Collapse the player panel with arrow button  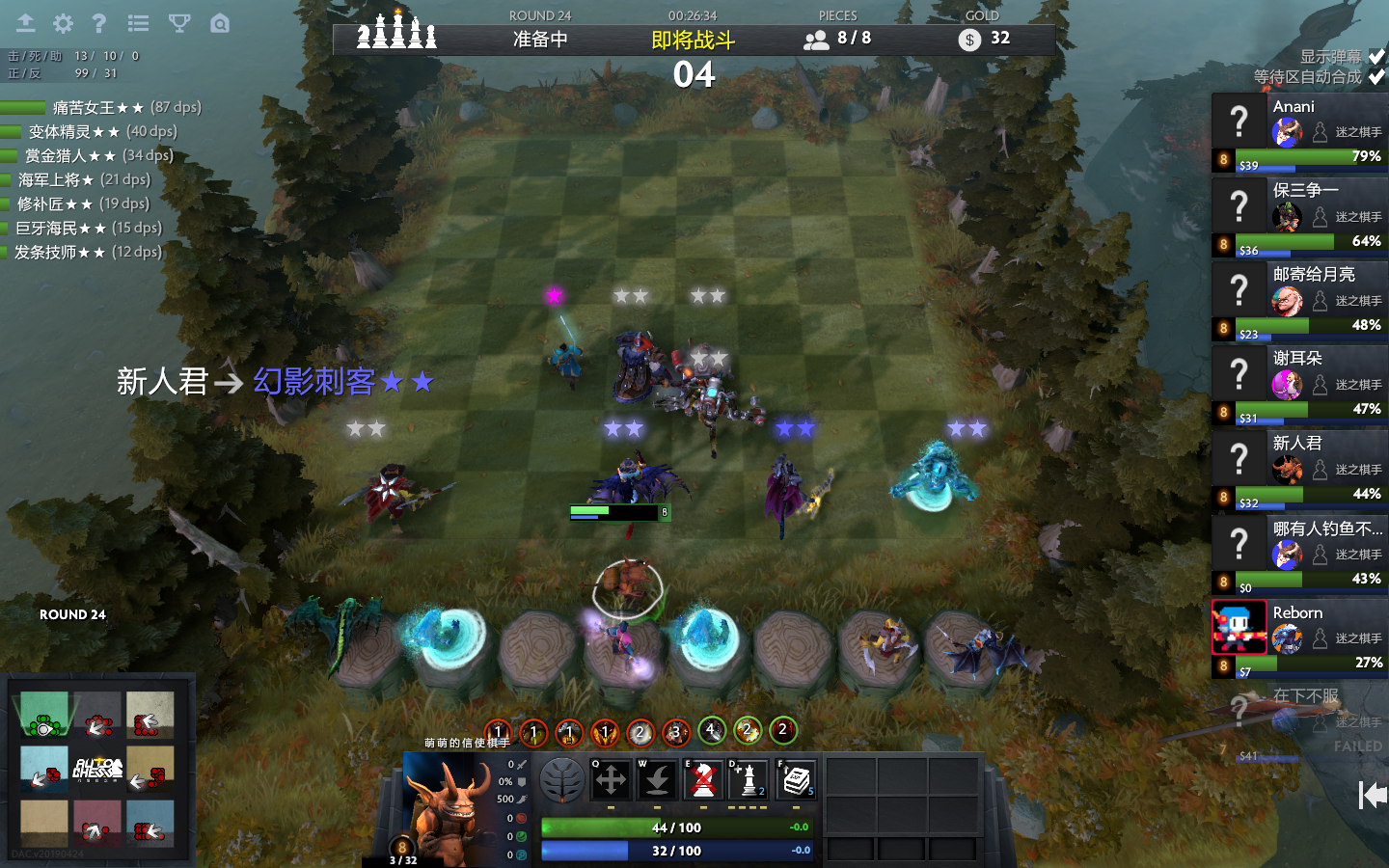point(1372,795)
